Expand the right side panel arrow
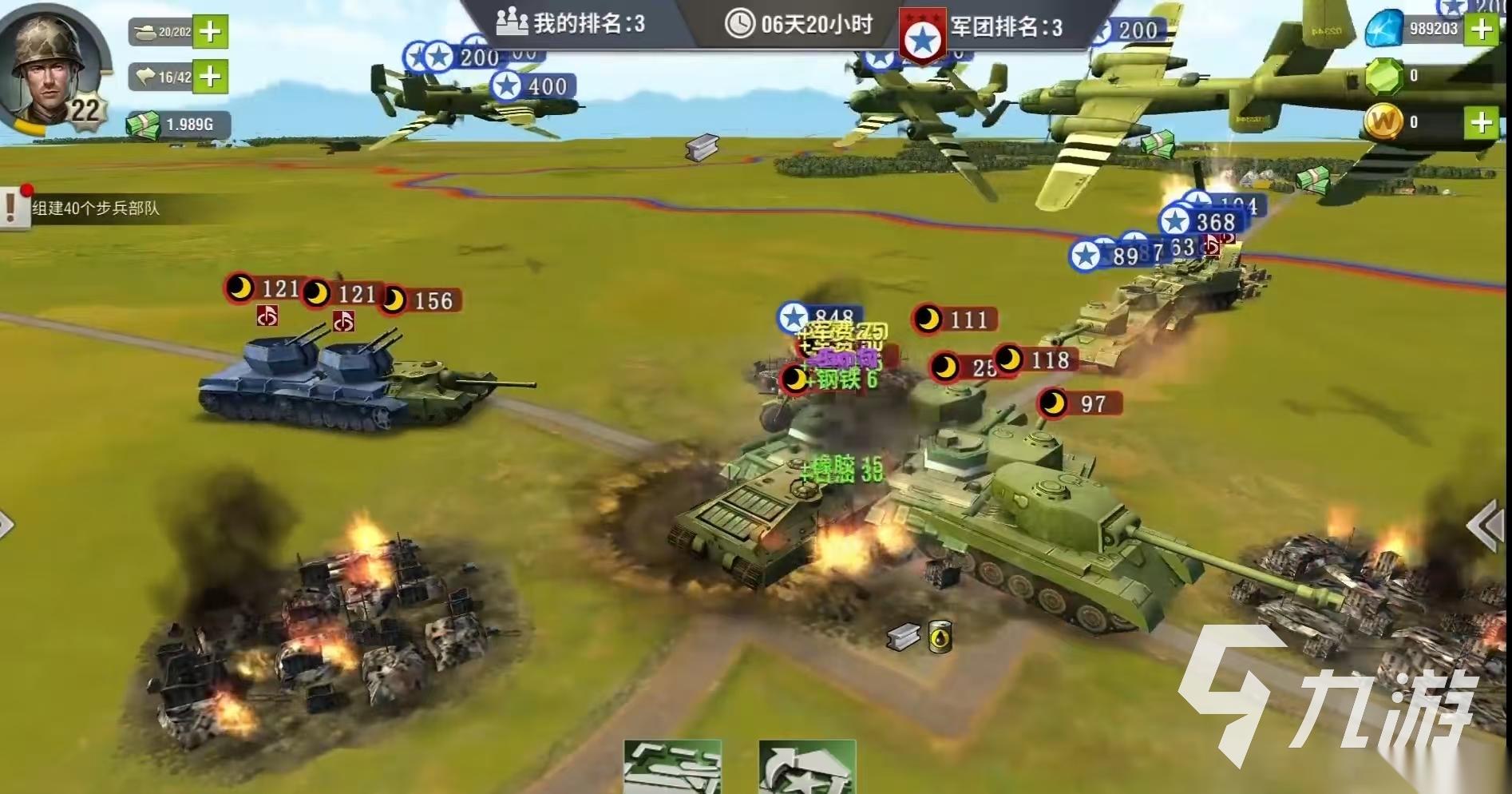 coord(1486,525)
